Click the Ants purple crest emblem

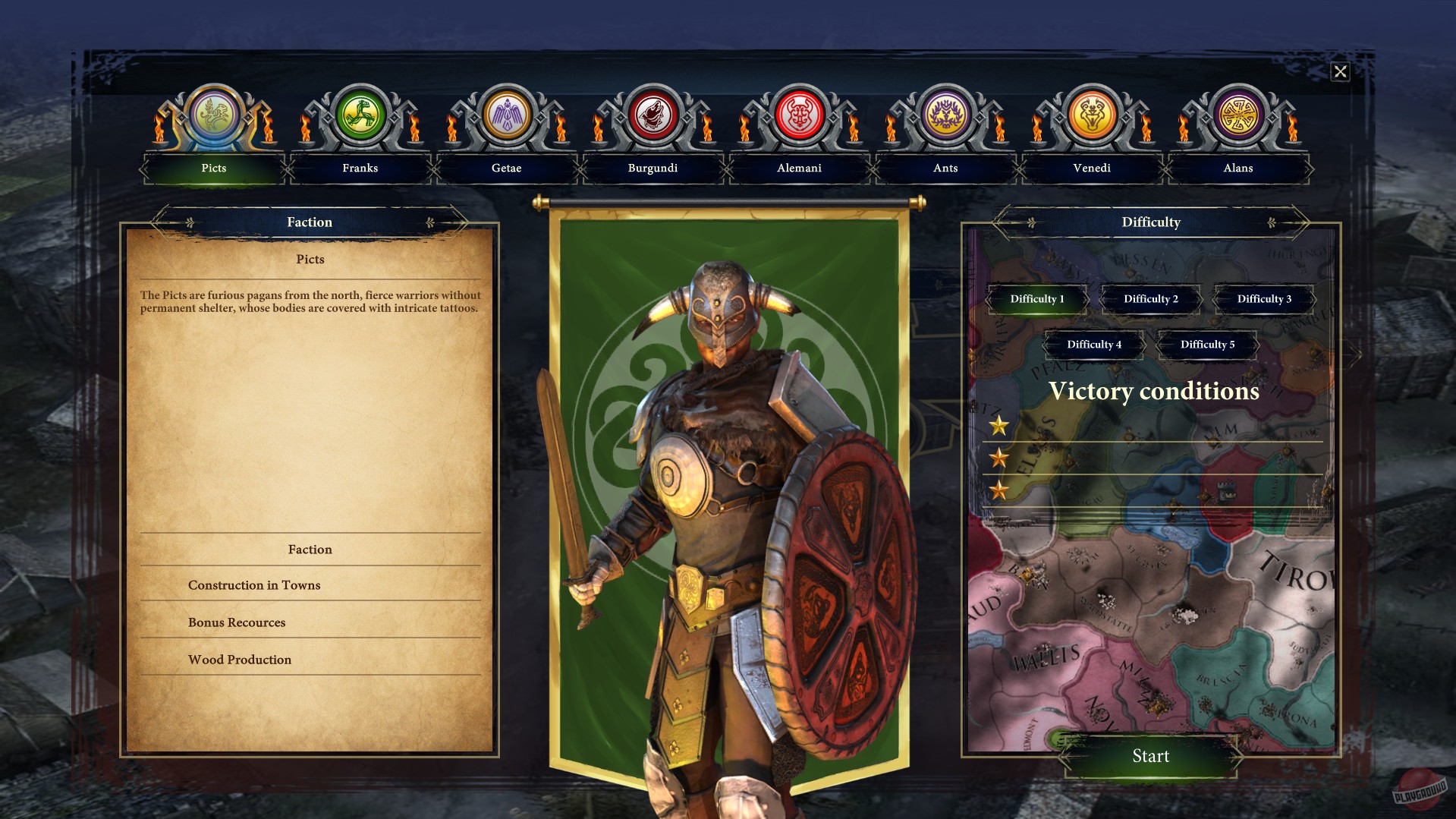946,116
